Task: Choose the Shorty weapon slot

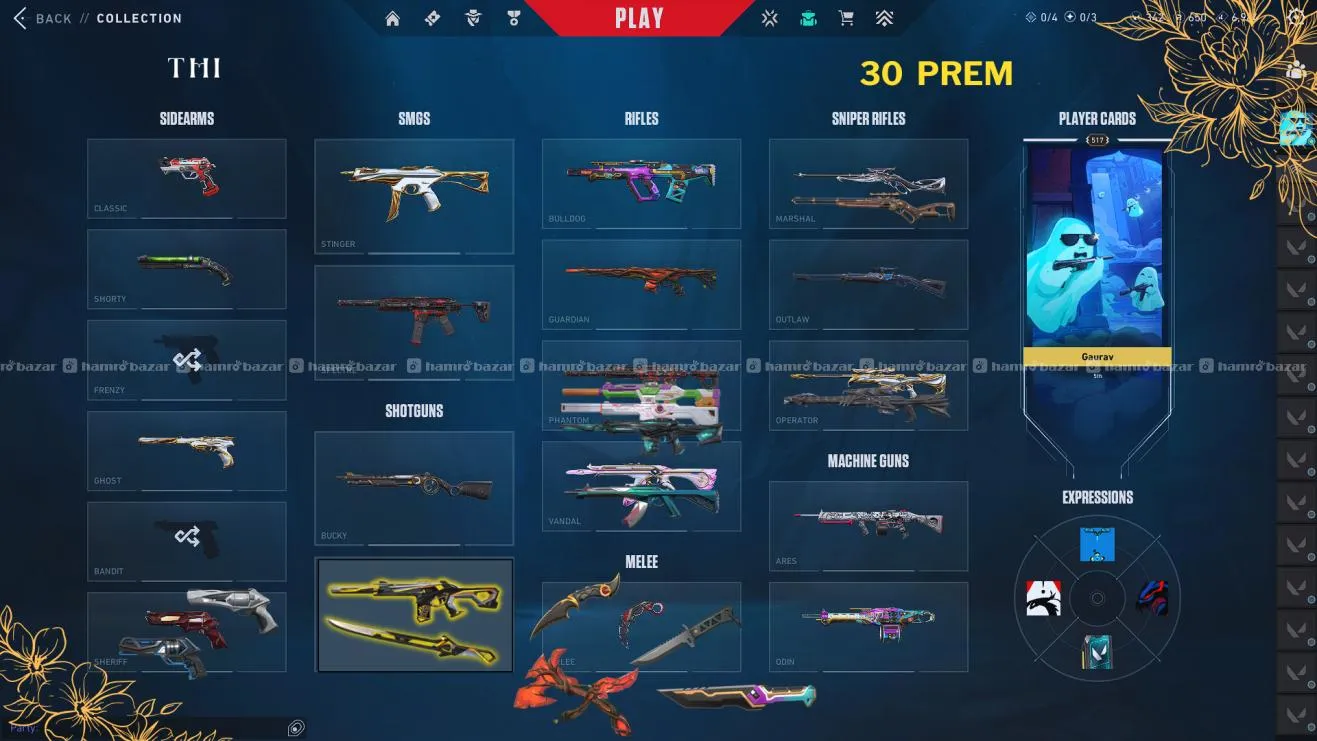Action: [x=186, y=269]
